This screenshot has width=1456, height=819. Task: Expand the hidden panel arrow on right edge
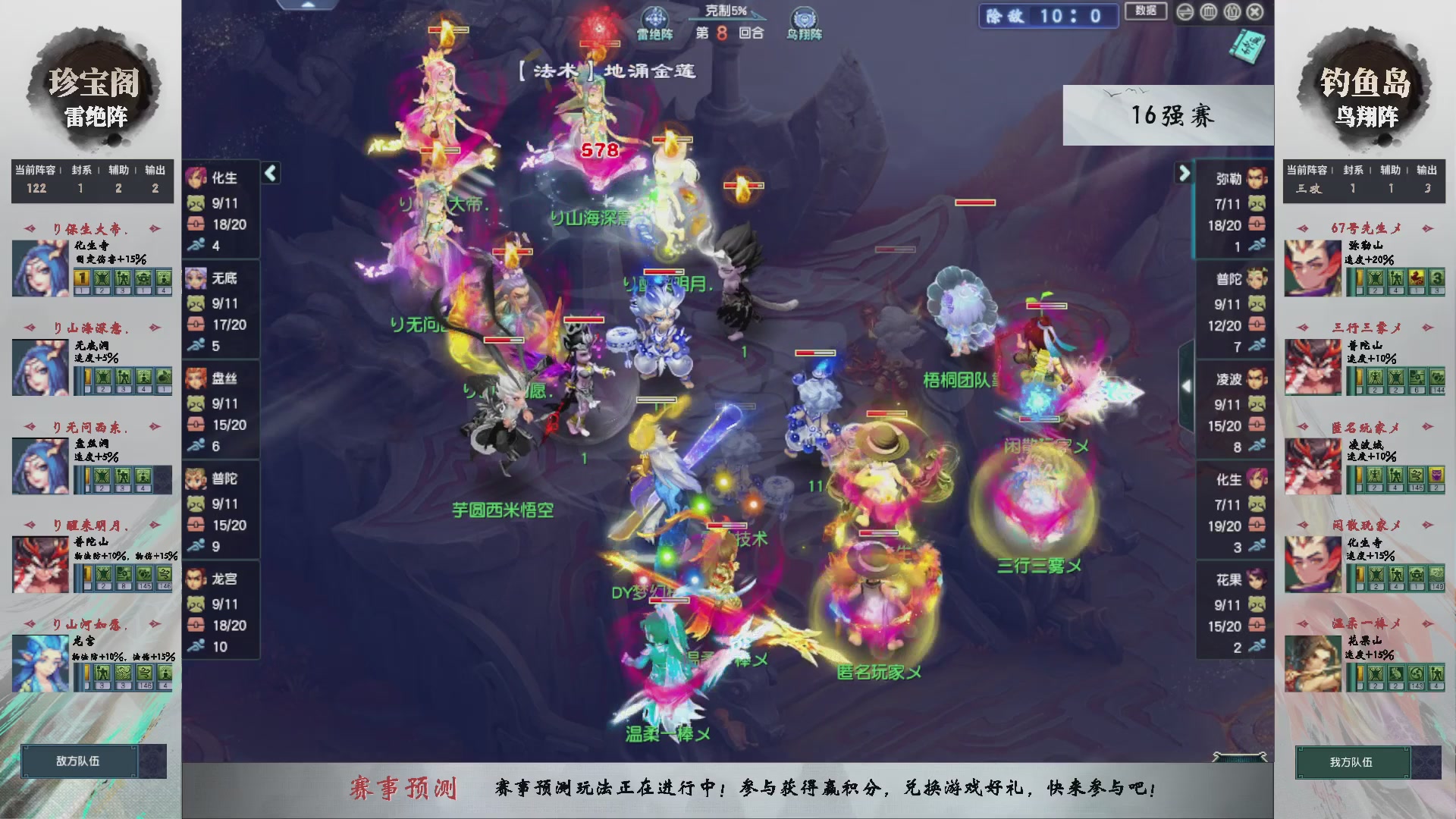(1186, 384)
